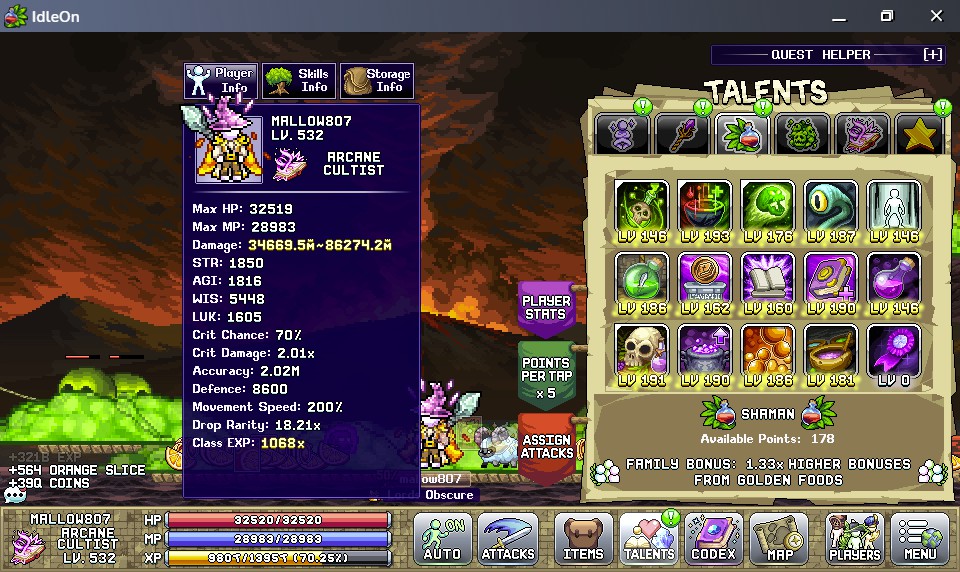Image resolution: width=960 pixels, height=572 pixels.
Task: Open the Players list
Action: [x=855, y=538]
